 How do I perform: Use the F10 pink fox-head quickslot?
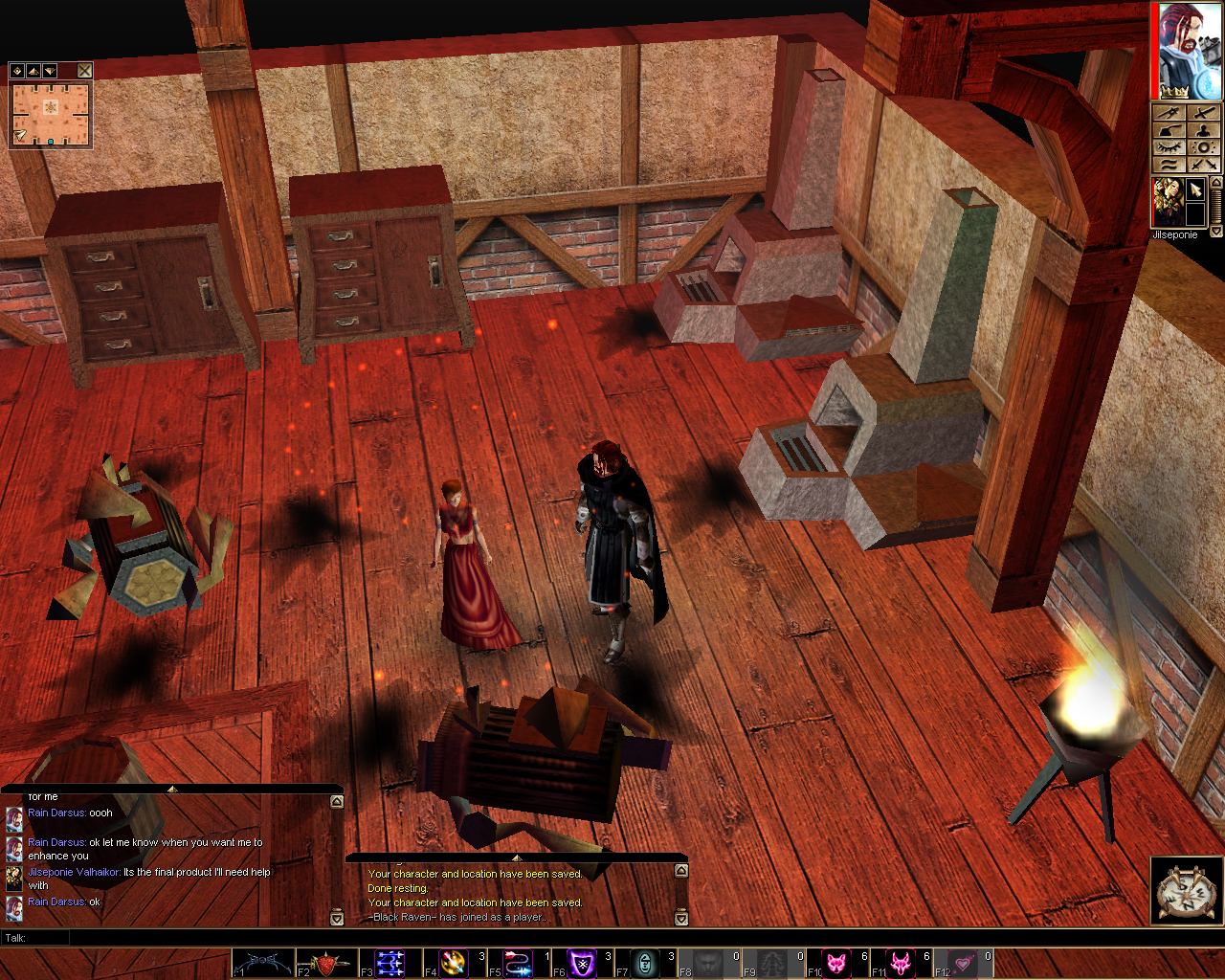click(x=837, y=963)
